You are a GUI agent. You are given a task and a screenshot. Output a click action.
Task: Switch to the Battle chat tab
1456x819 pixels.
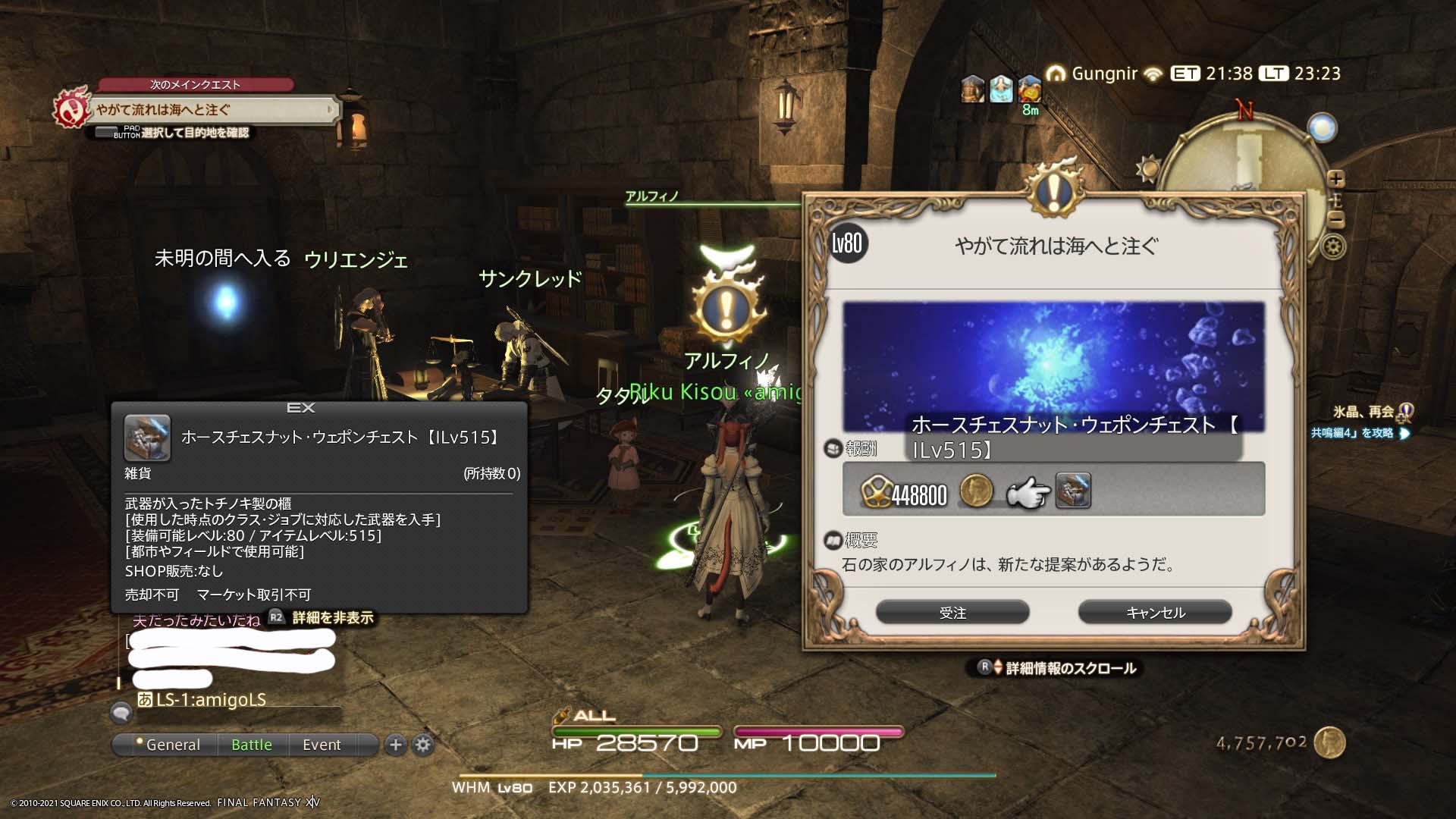(x=252, y=745)
